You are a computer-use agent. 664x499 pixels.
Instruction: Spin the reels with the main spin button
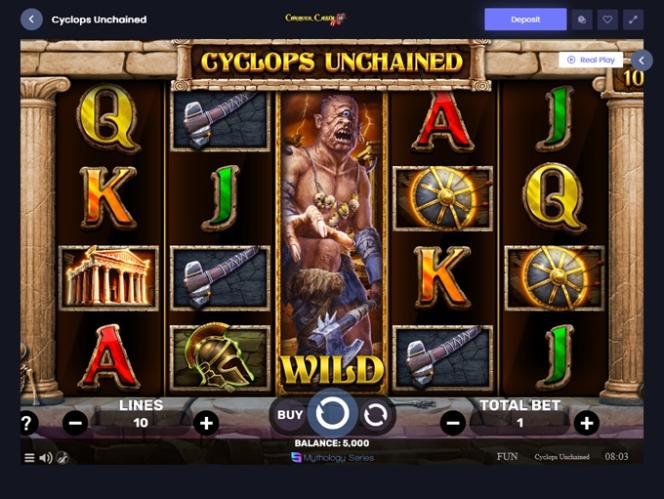click(x=332, y=413)
